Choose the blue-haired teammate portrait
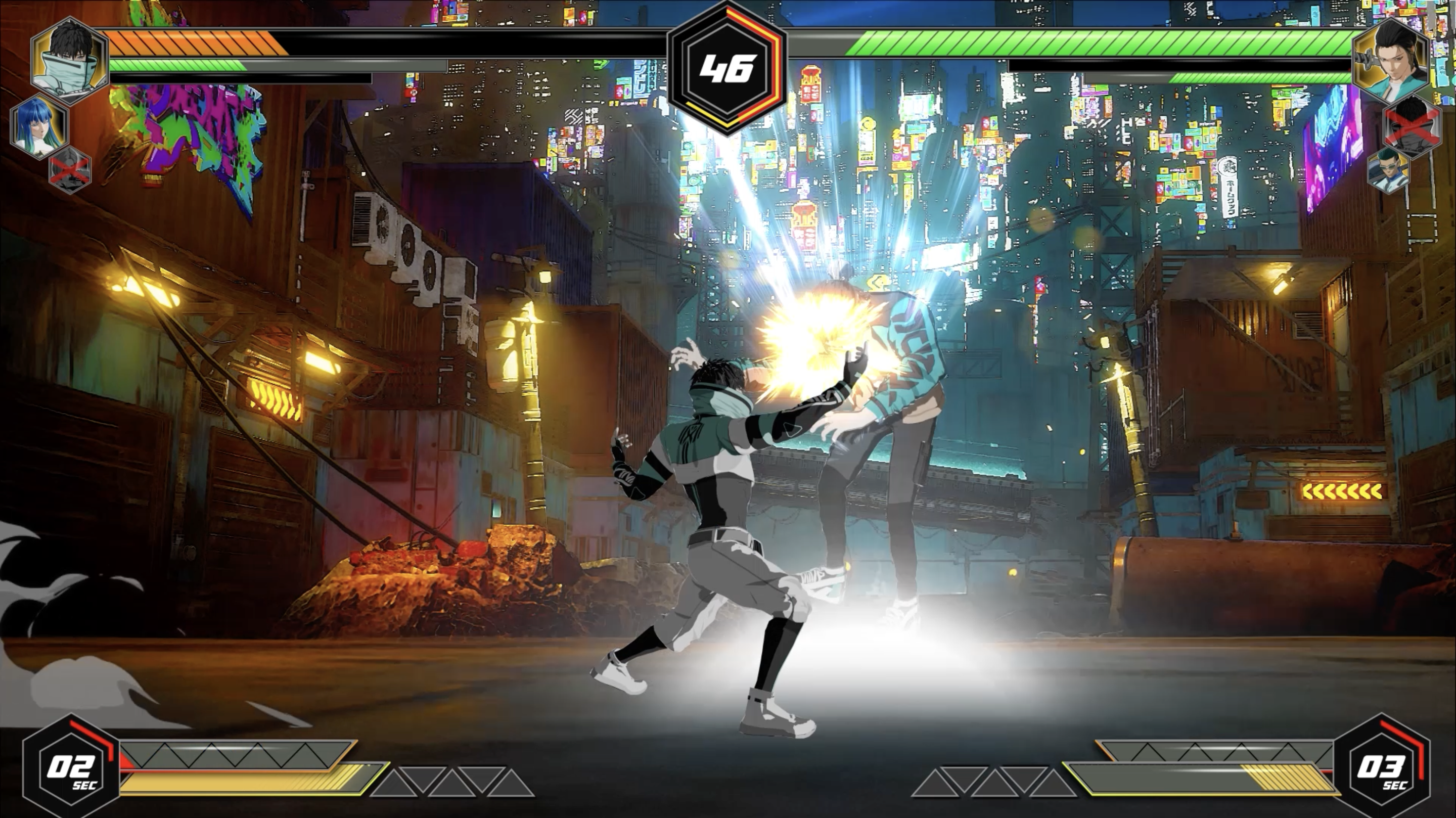 (x=38, y=126)
